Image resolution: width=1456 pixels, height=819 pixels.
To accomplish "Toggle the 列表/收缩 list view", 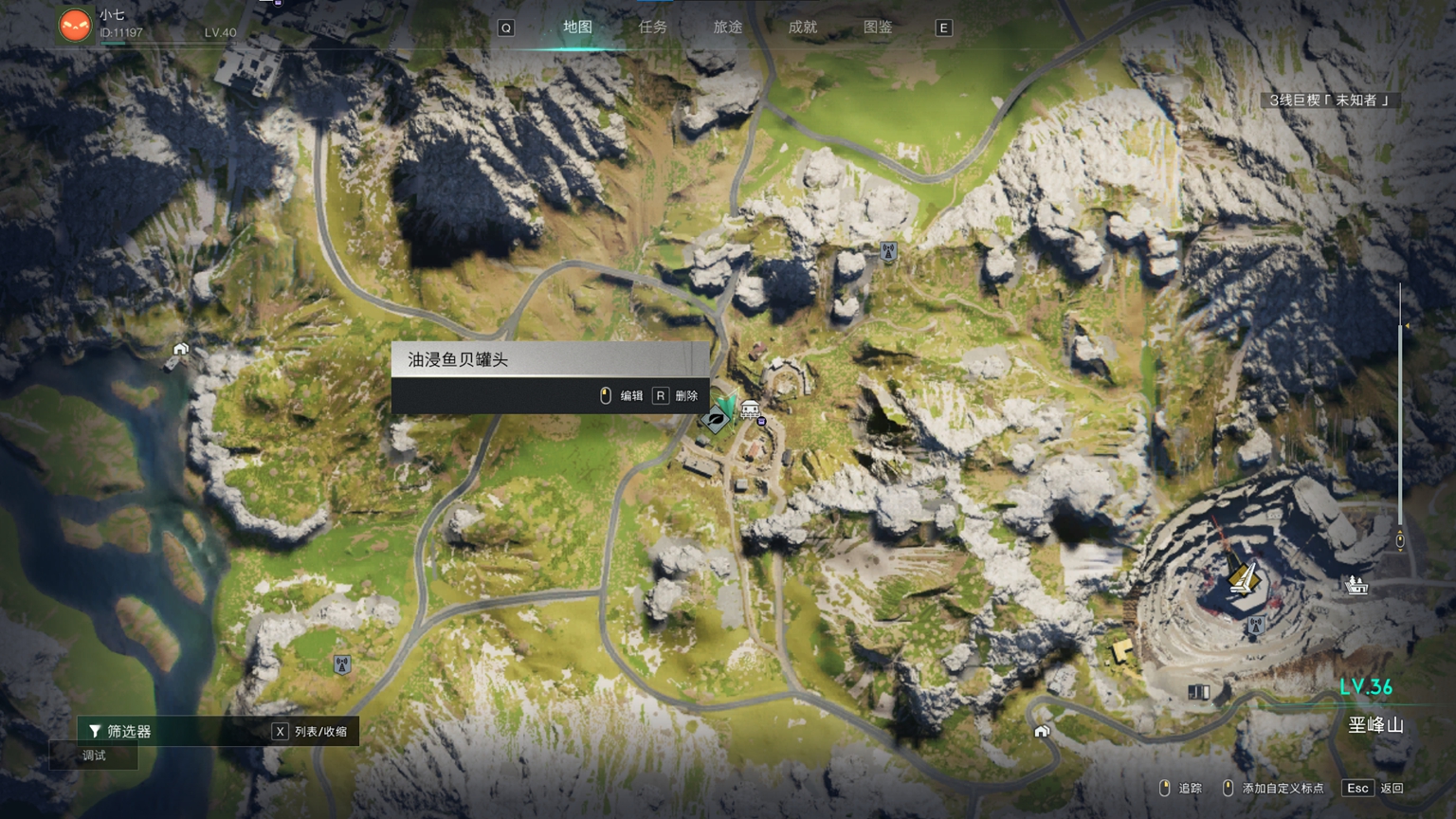I will [x=311, y=731].
